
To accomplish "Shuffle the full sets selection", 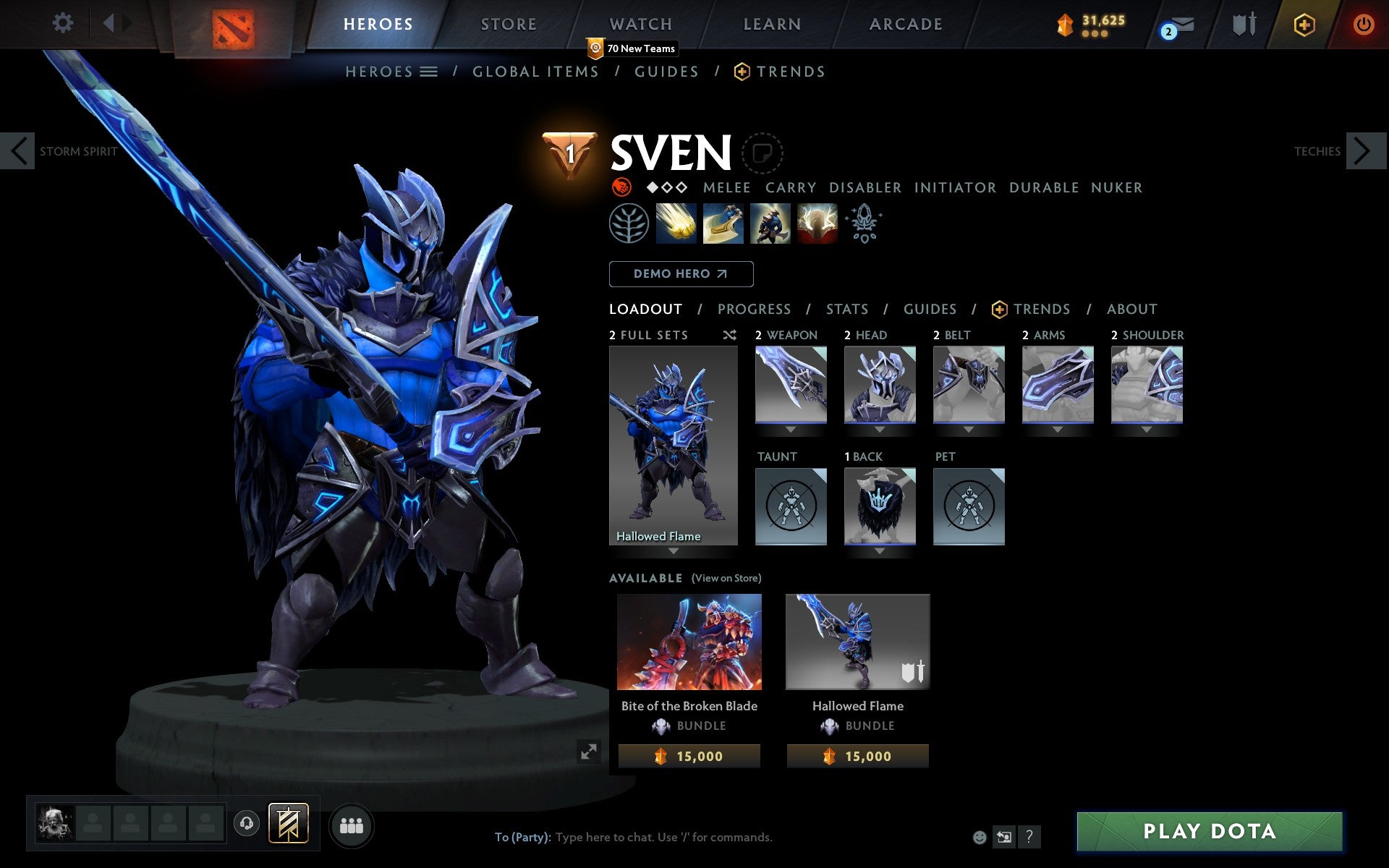I will [729, 335].
